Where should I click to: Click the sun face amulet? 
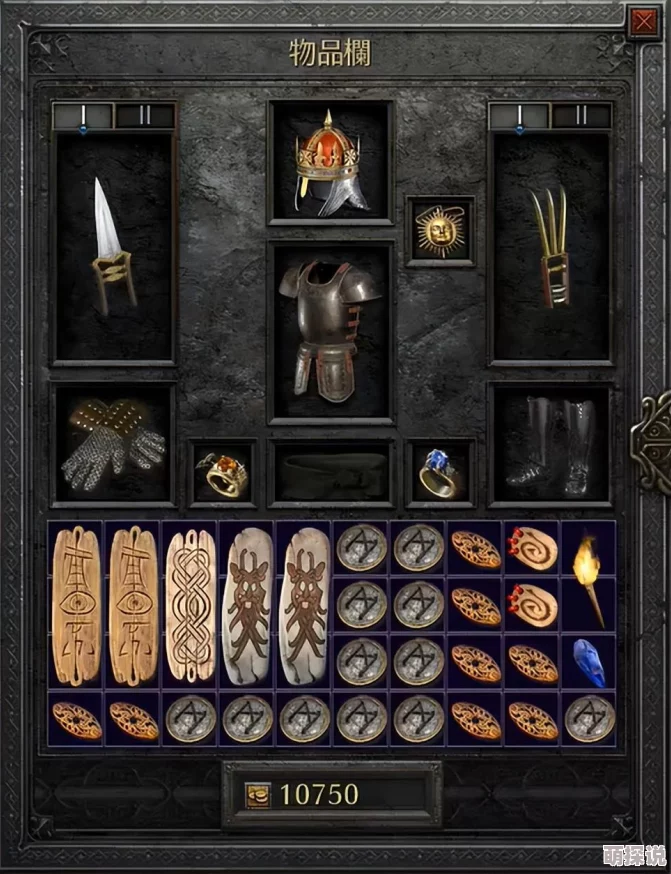[x=440, y=231]
